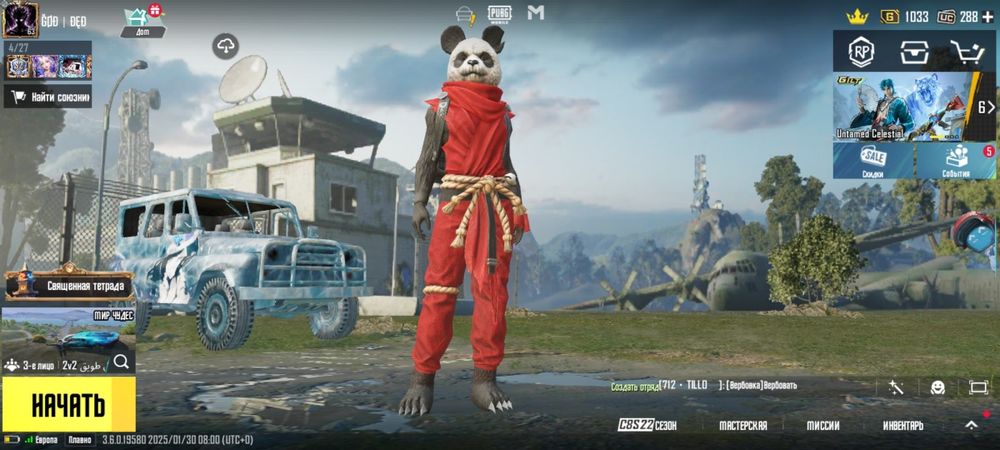Screen dimensions: 1000x450
Task: Start the match with the yellow НАЧАТЬ button
Action: tap(68, 405)
